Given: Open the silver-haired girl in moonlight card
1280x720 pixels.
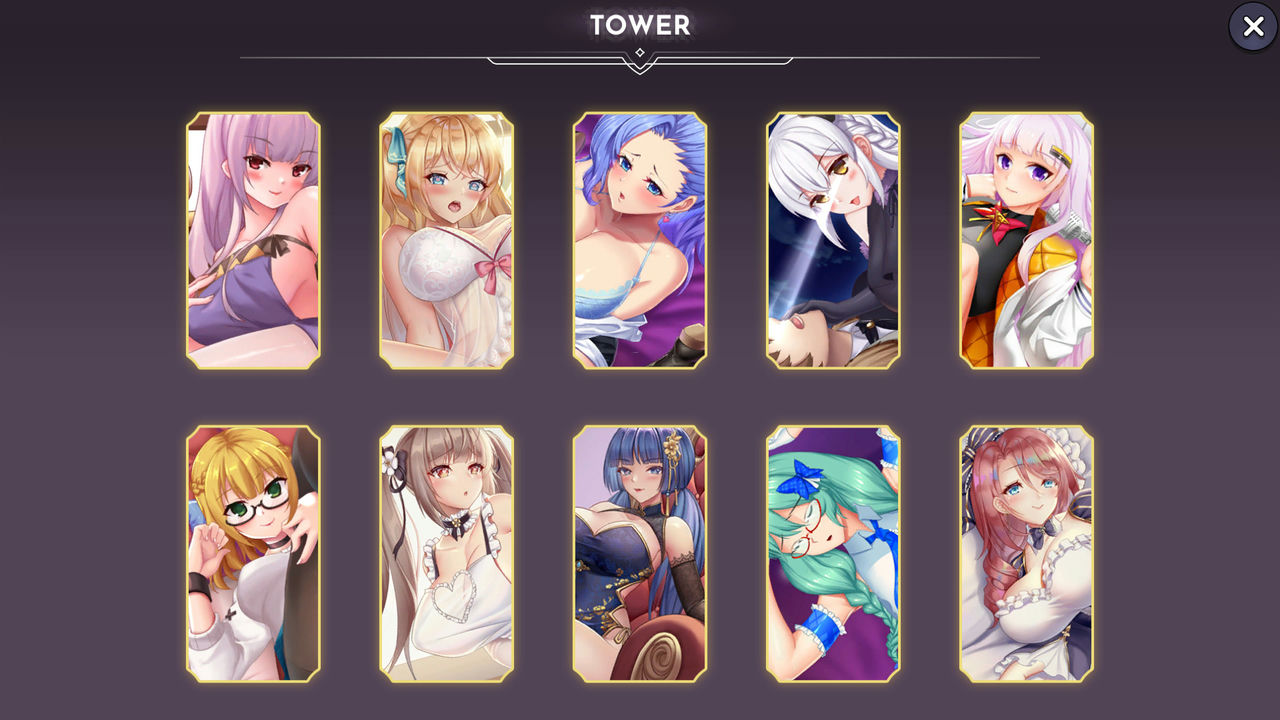Looking at the screenshot, I should [833, 238].
